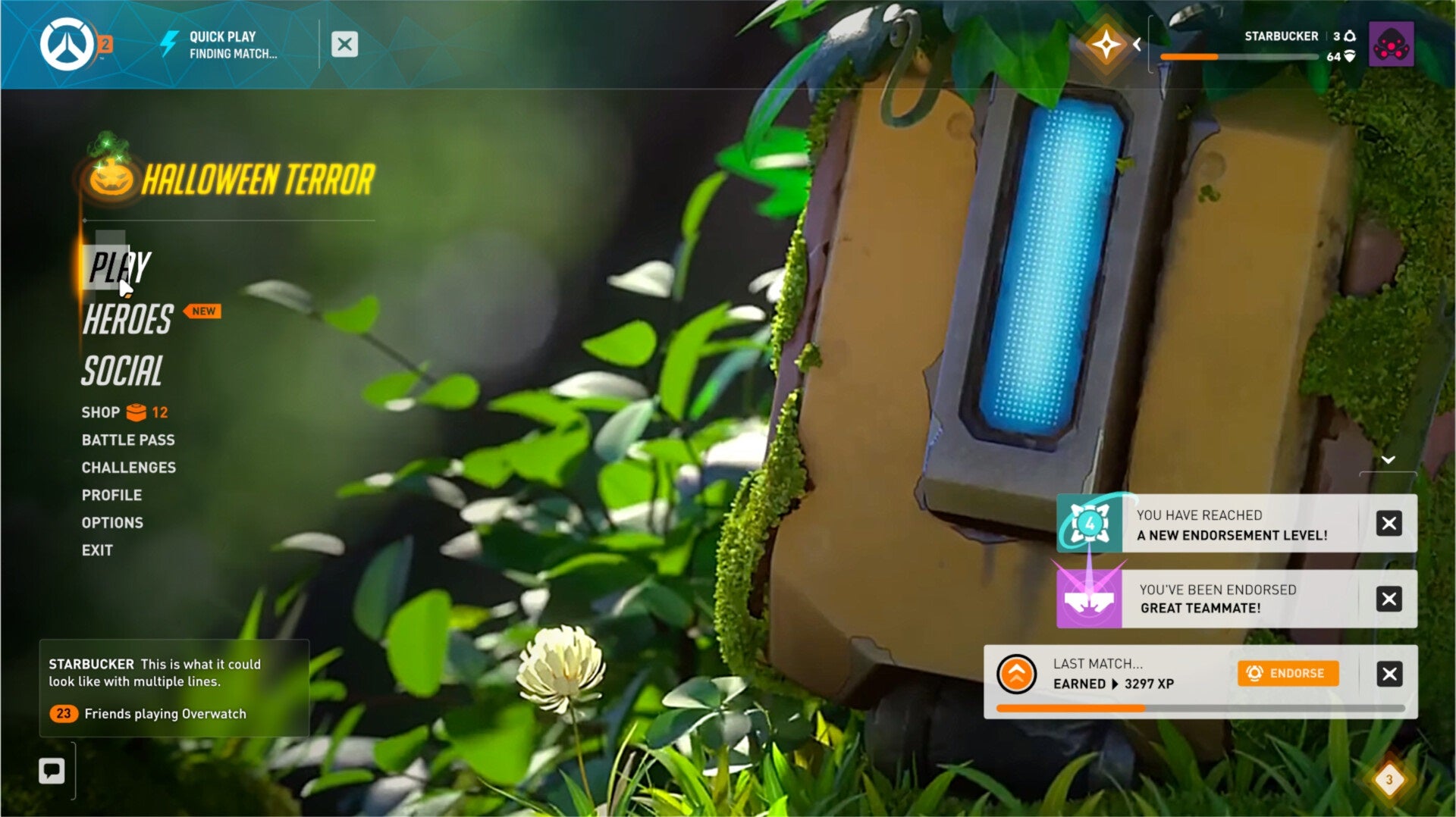1456x817 pixels.
Task: Collapse notifications with the down chevron
Action: pos(1390,458)
